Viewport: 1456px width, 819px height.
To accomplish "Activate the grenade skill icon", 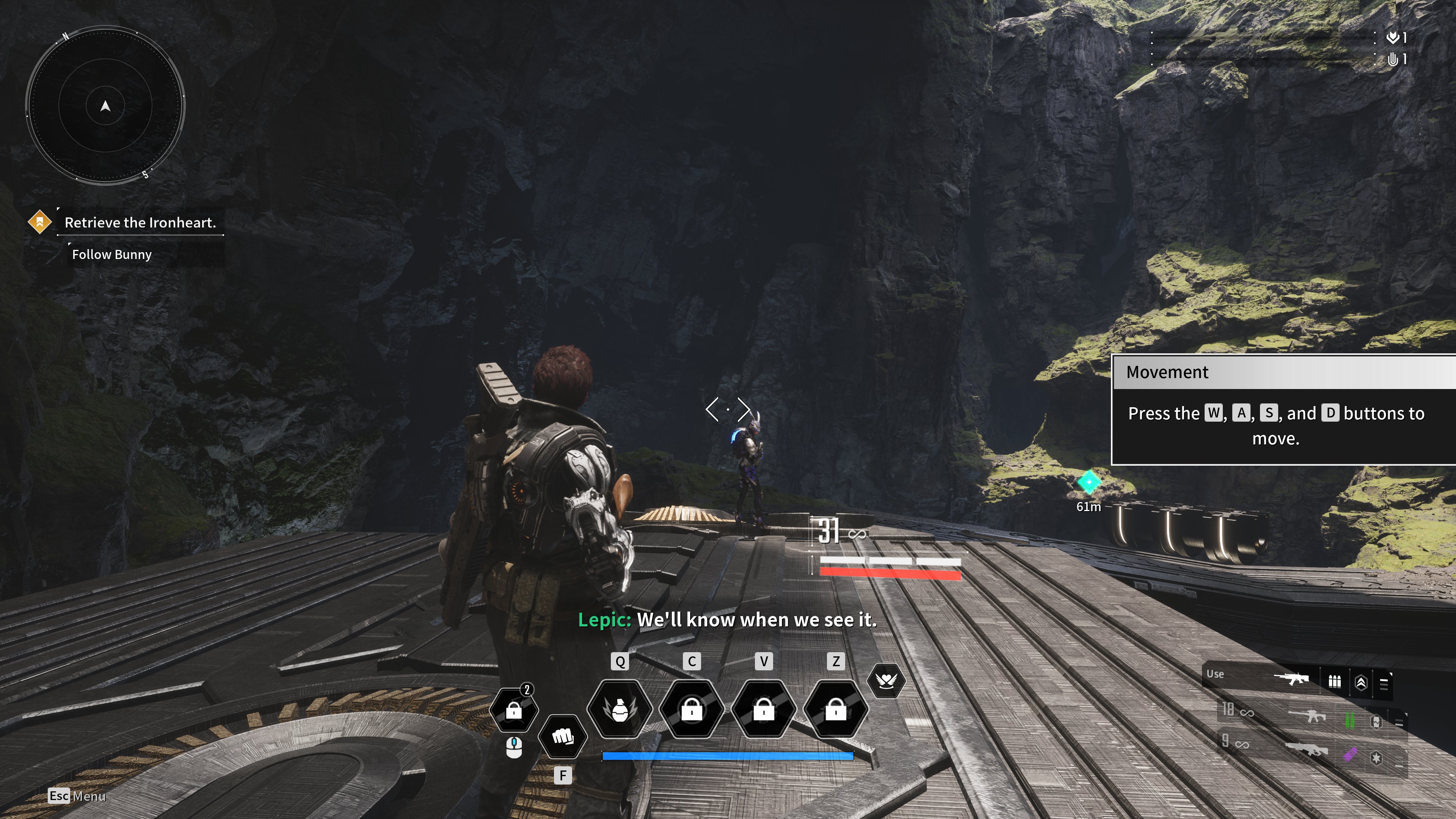I will tap(620, 709).
